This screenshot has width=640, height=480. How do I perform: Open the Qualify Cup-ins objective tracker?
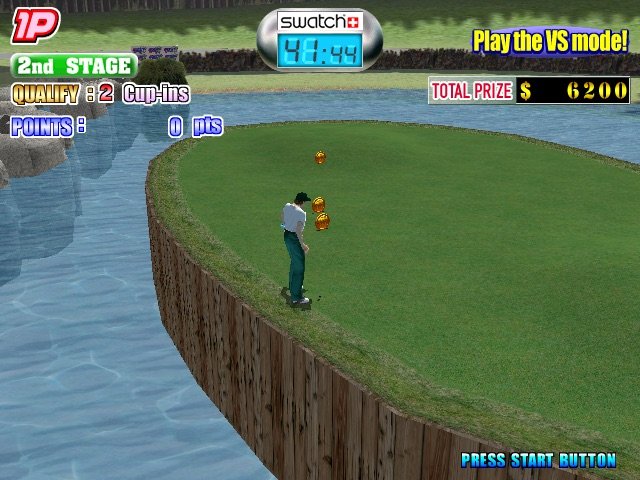coord(100,94)
